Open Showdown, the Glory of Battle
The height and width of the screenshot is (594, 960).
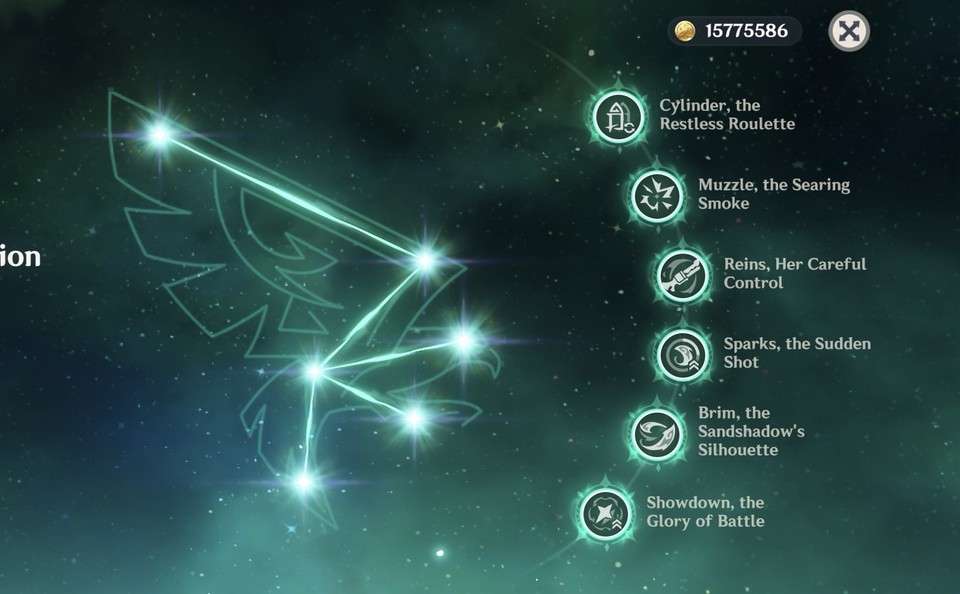click(606, 512)
